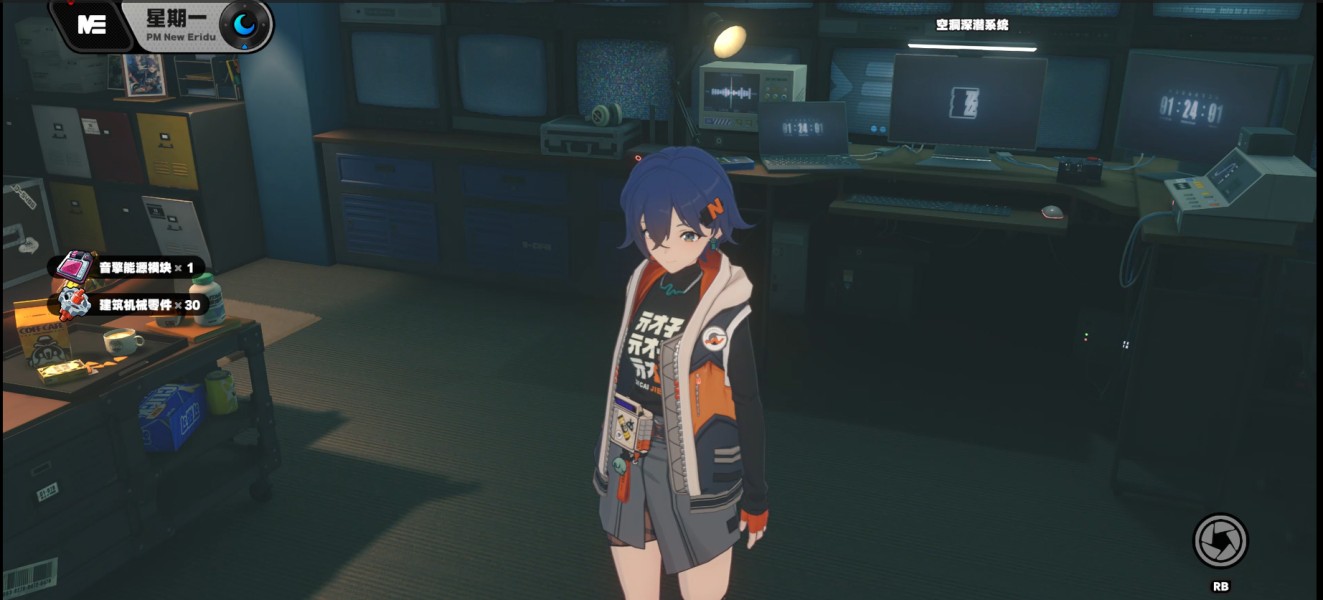Open the ME main menu logo
Image resolution: width=1323 pixels, height=600 pixels.
(92, 25)
